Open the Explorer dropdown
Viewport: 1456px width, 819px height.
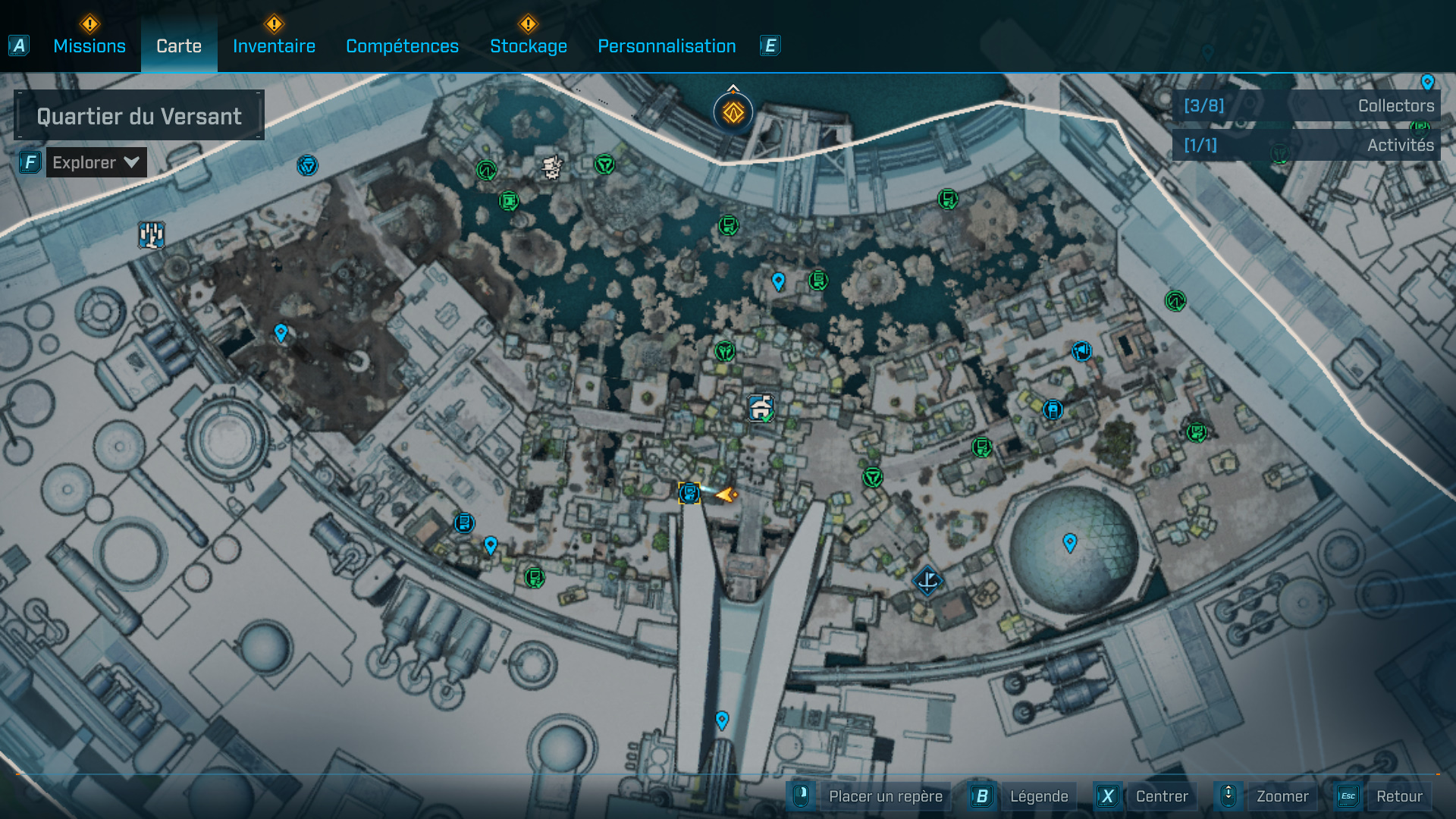pos(96,162)
